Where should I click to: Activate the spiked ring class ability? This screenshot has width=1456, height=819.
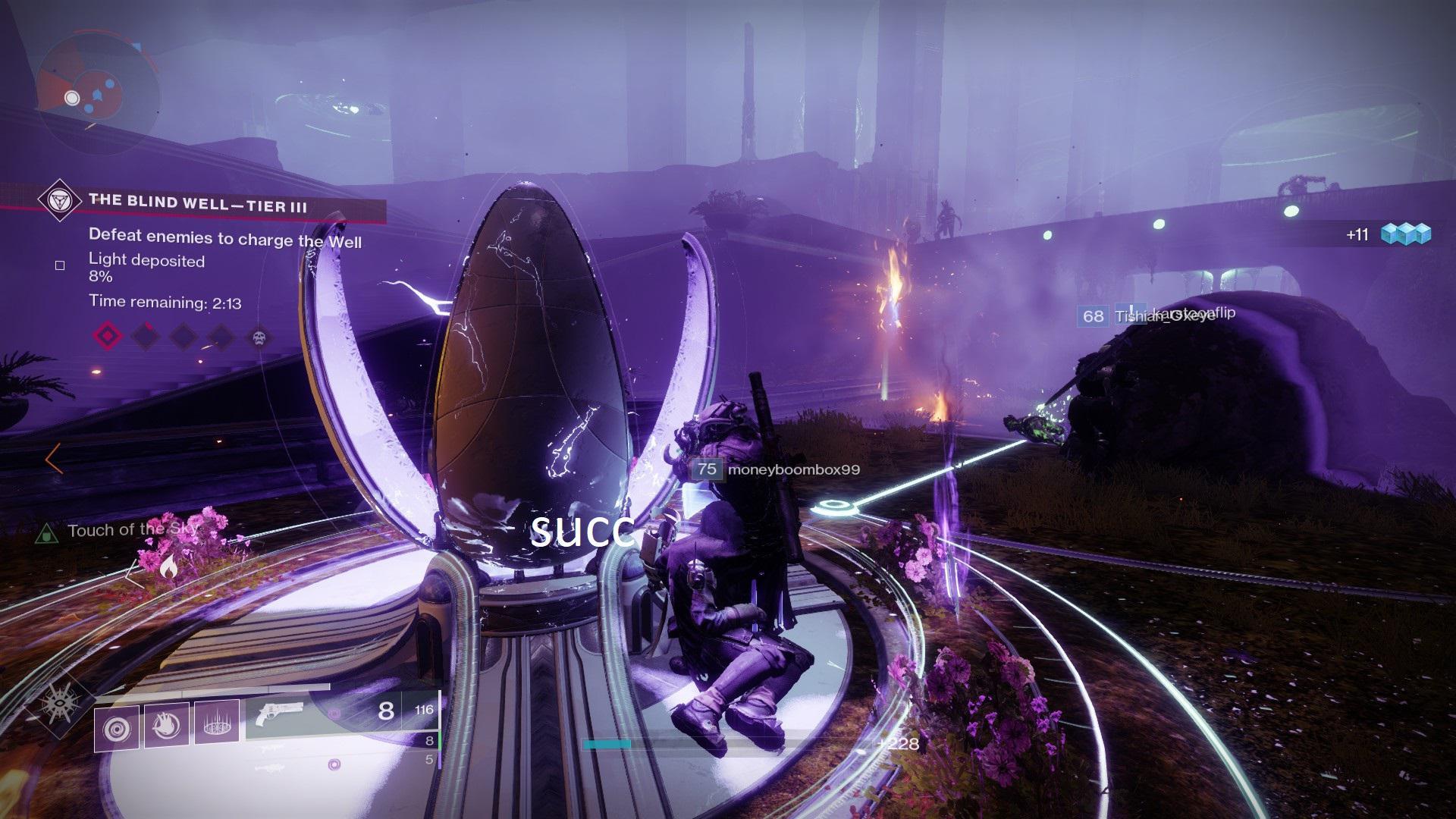(x=217, y=723)
